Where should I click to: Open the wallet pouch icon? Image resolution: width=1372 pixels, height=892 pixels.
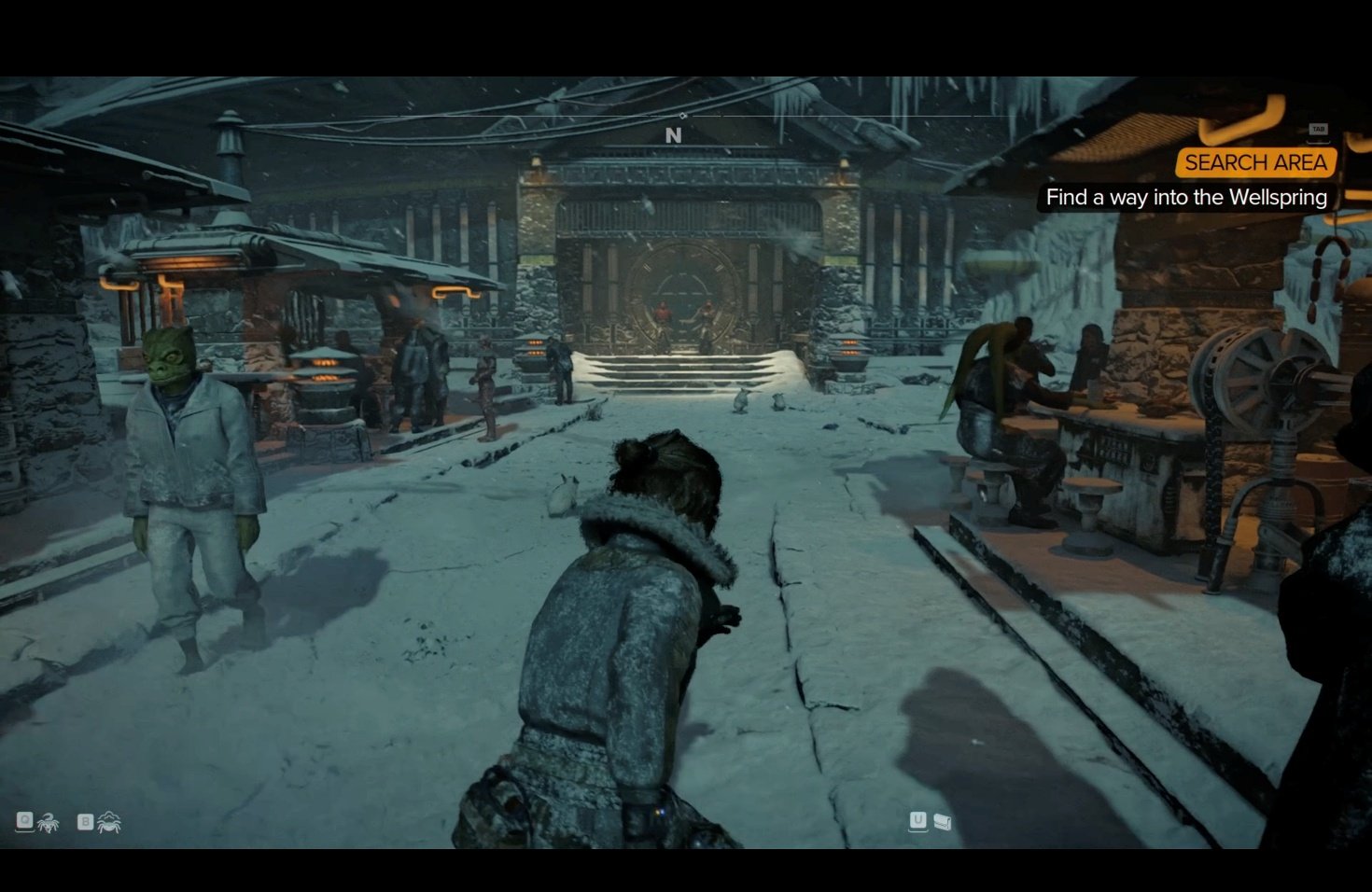(x=943, y=821)
